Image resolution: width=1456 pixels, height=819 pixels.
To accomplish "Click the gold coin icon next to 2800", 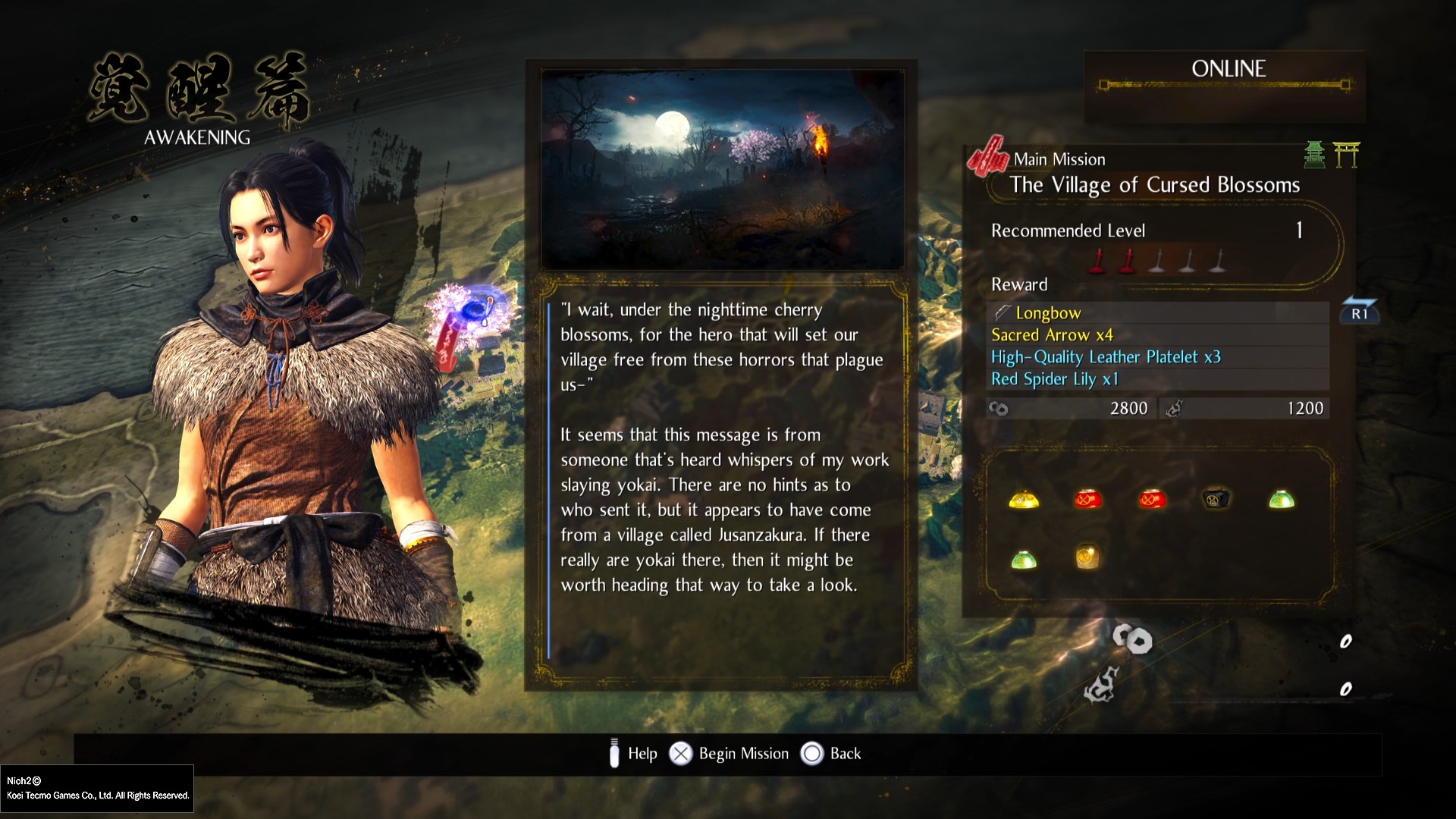I will 999,408.
